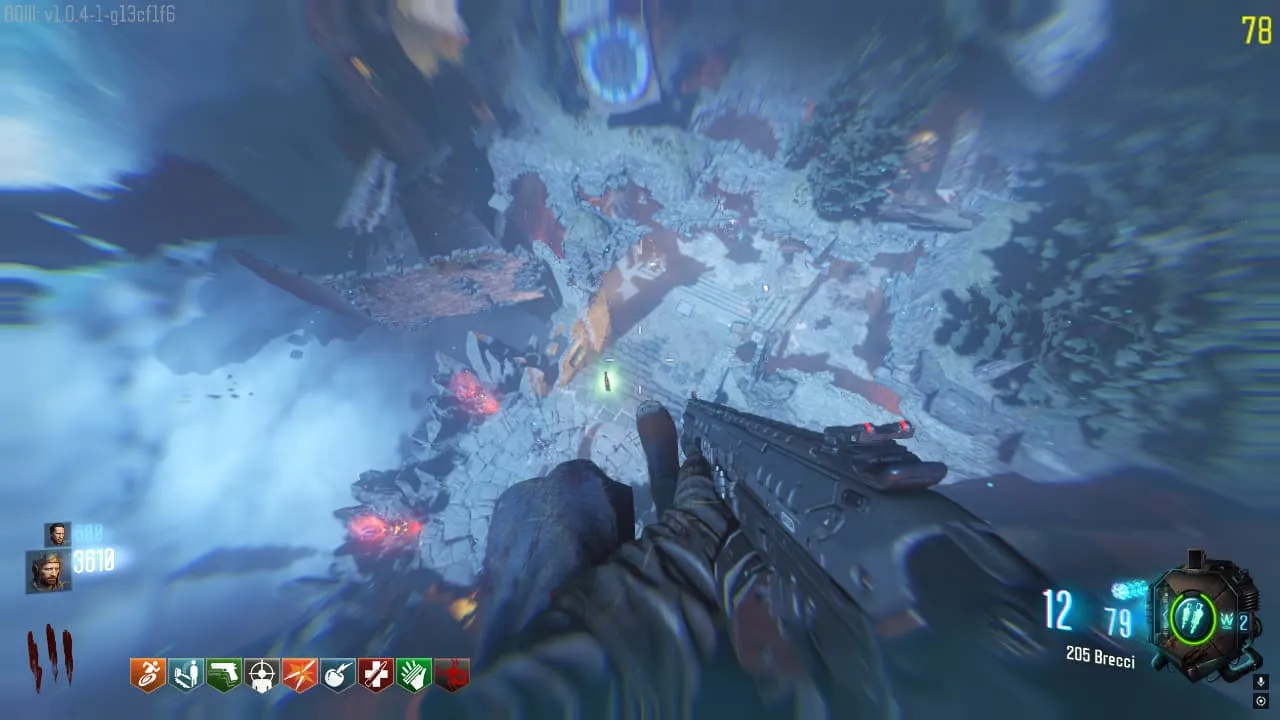
Task: Select the teal Quick Revive perk icon
Action: (186, 675)
